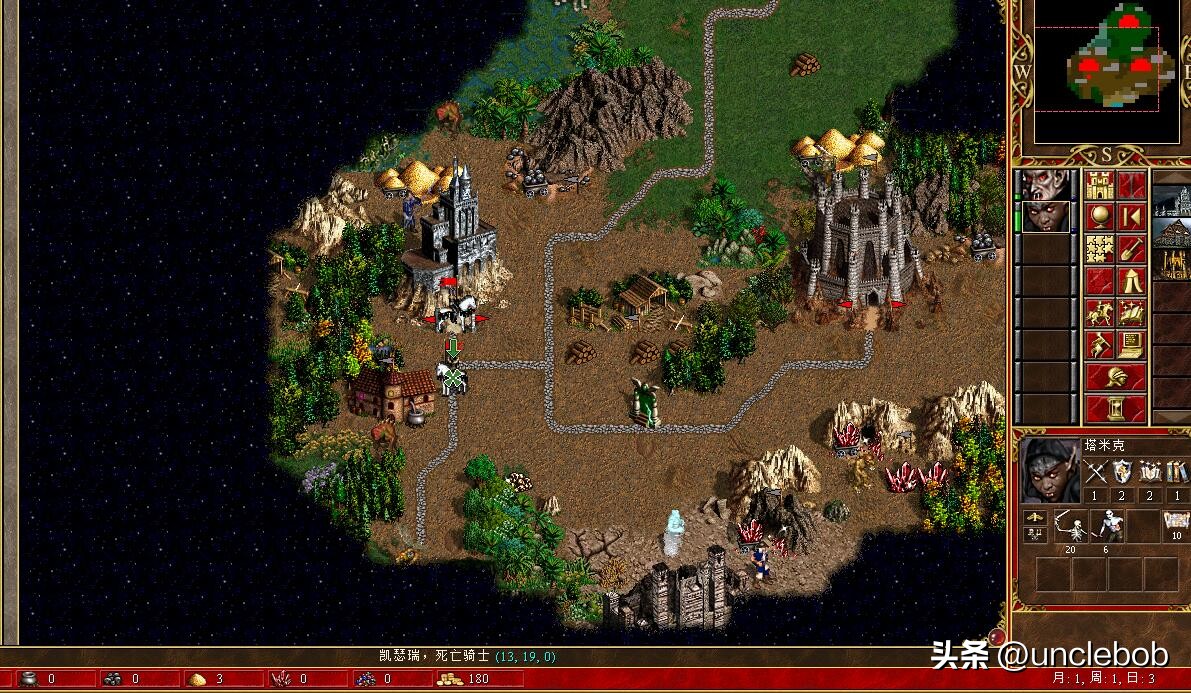Click the arrow-left bar button
Image resolution: width=1191 pixels, height=693 pixels.
[1131, 217]
